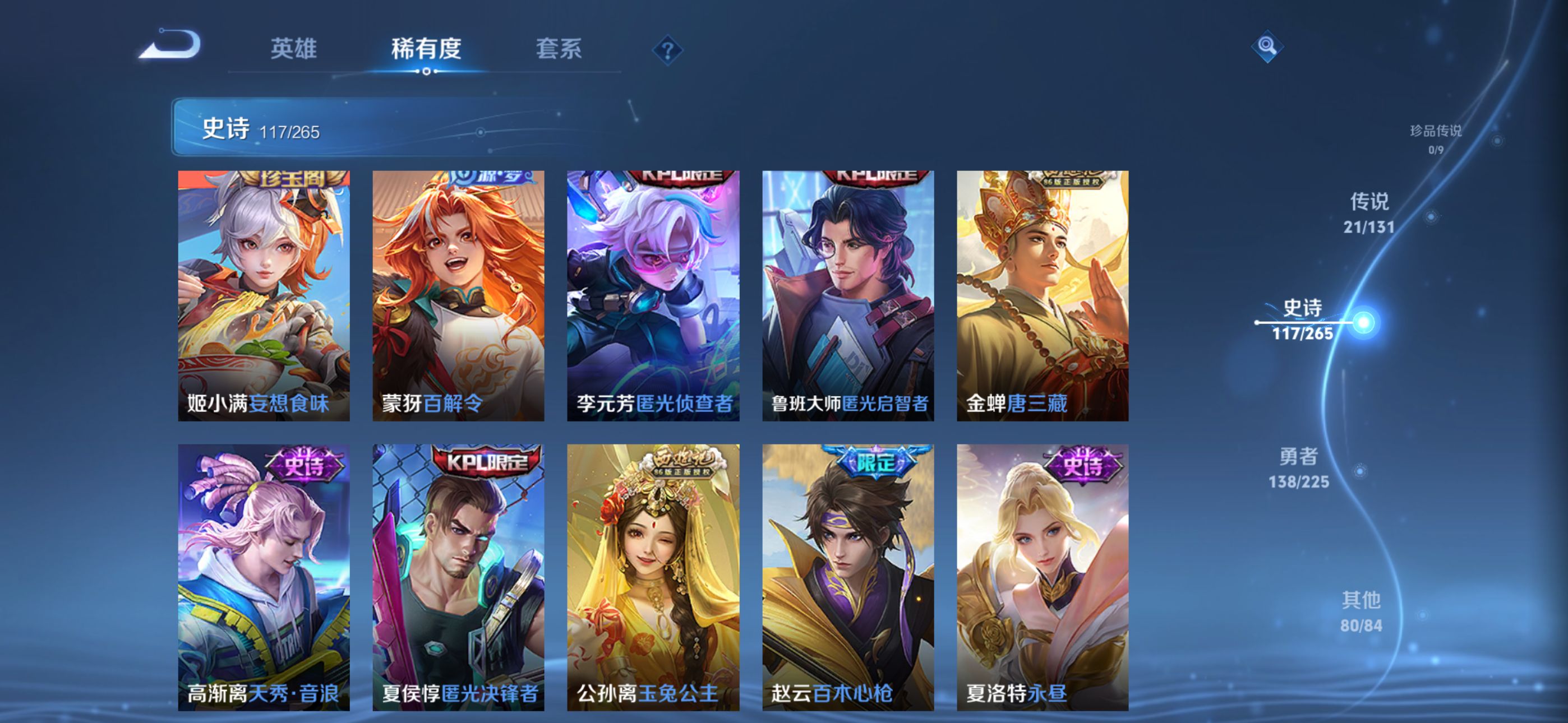Jump to the 传说 rarity section

click(x=1369, y=213)
